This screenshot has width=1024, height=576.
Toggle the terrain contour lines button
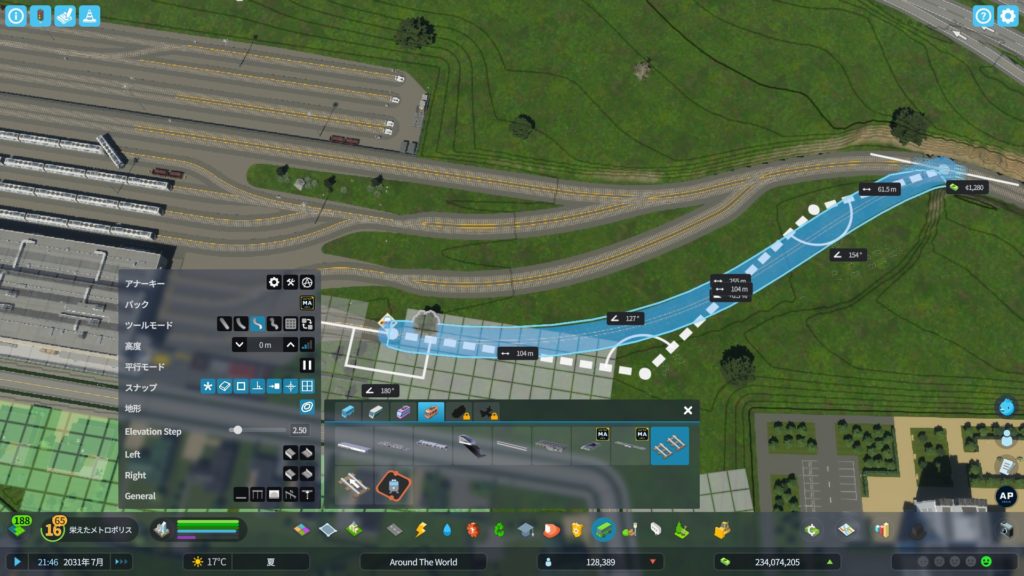coord(307,408)
